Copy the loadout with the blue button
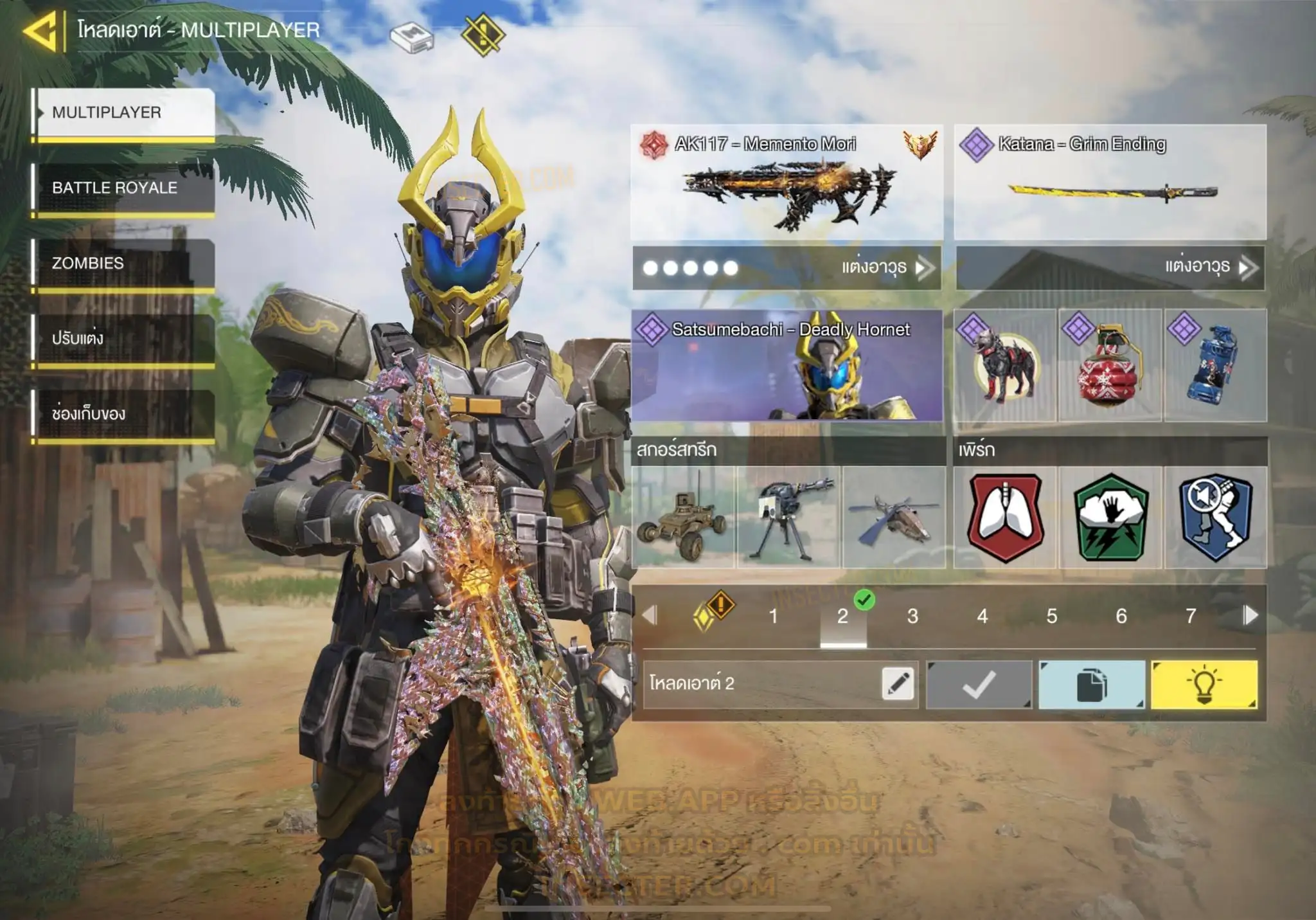Screen dimensions: 1316x920 pos(1091,684)
